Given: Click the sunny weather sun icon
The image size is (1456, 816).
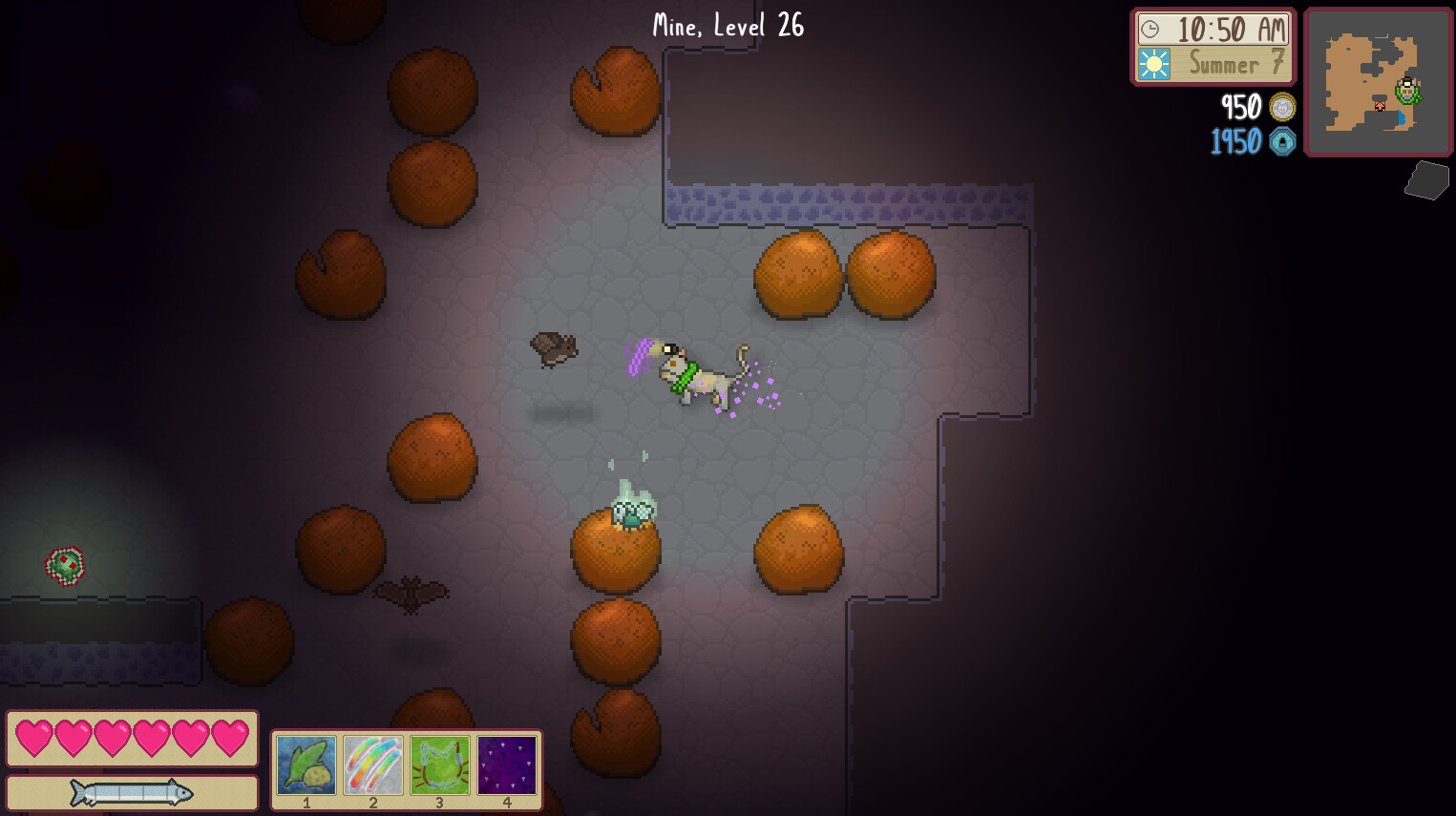Looking at the screenshot, I should [1155, 64].
